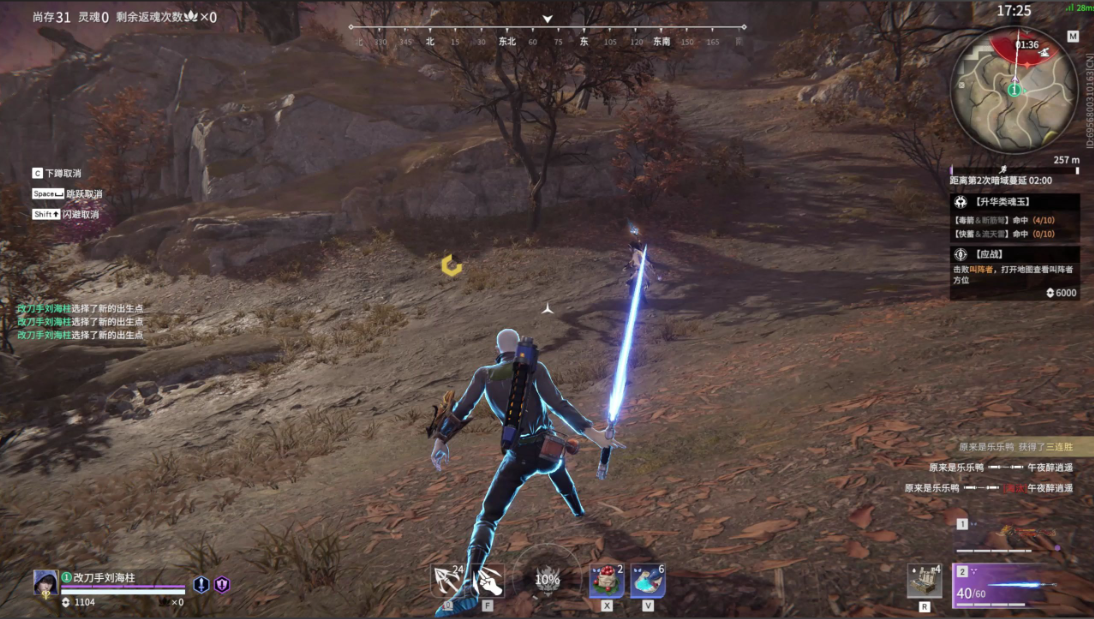Use the red mushroom healing item
Screen dimensions: 1094x619
(x=606, y=580)
